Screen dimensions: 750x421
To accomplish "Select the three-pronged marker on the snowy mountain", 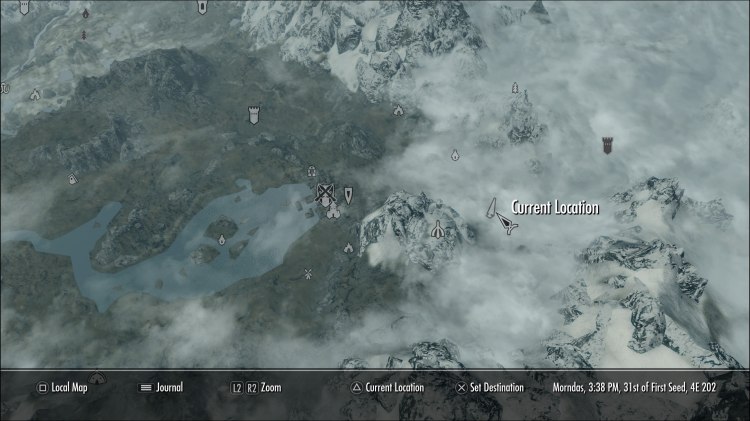I will click(x=436, y=230).
